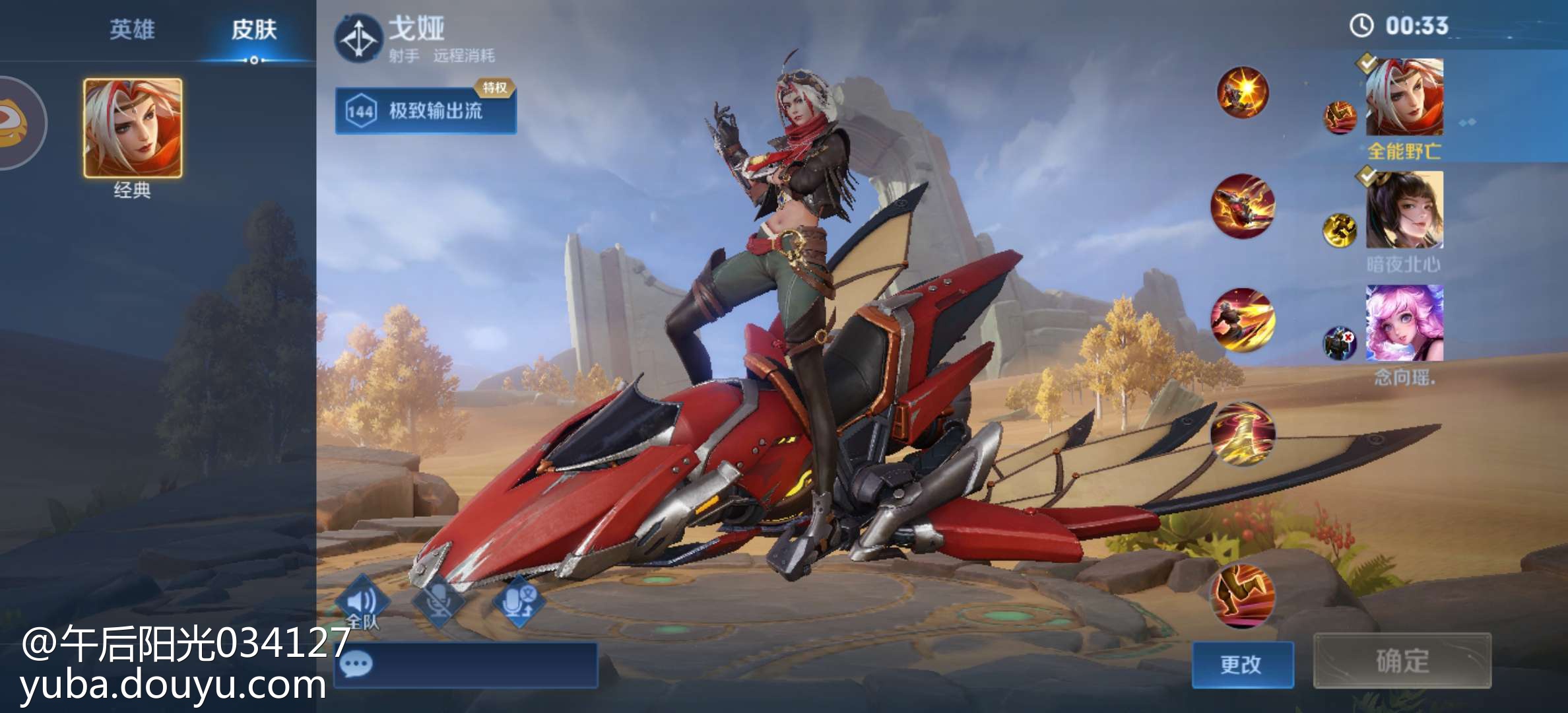Open the 极致输出流 build preset
This screenshot has height=713, width=1568.
point(426,110)
